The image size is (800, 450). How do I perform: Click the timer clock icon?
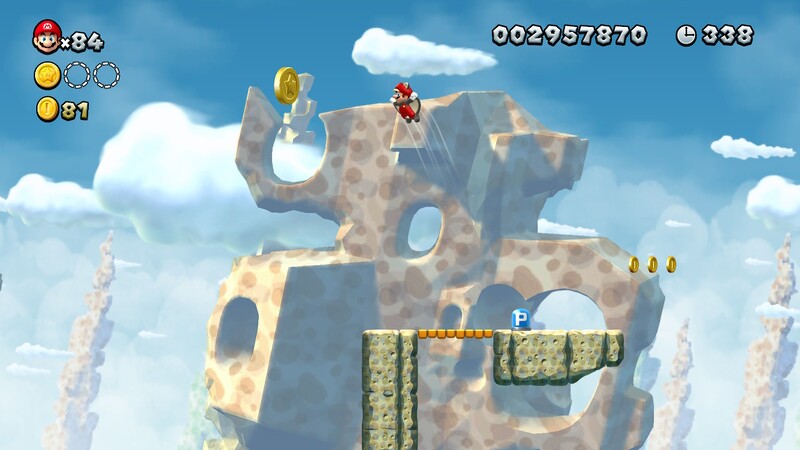pyautogui.click(x=686, y=35)
